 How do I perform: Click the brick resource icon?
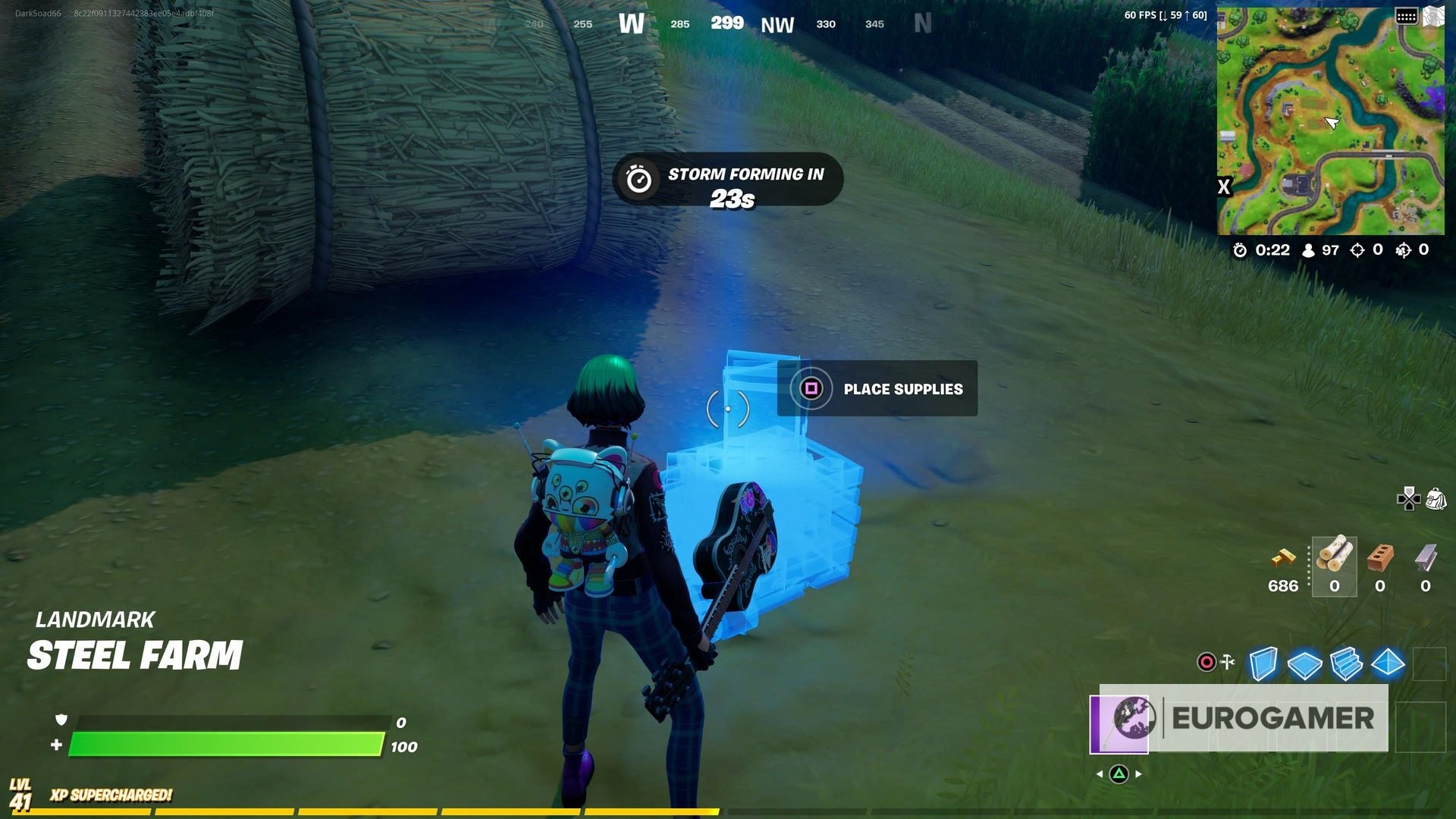[1379, 557]
